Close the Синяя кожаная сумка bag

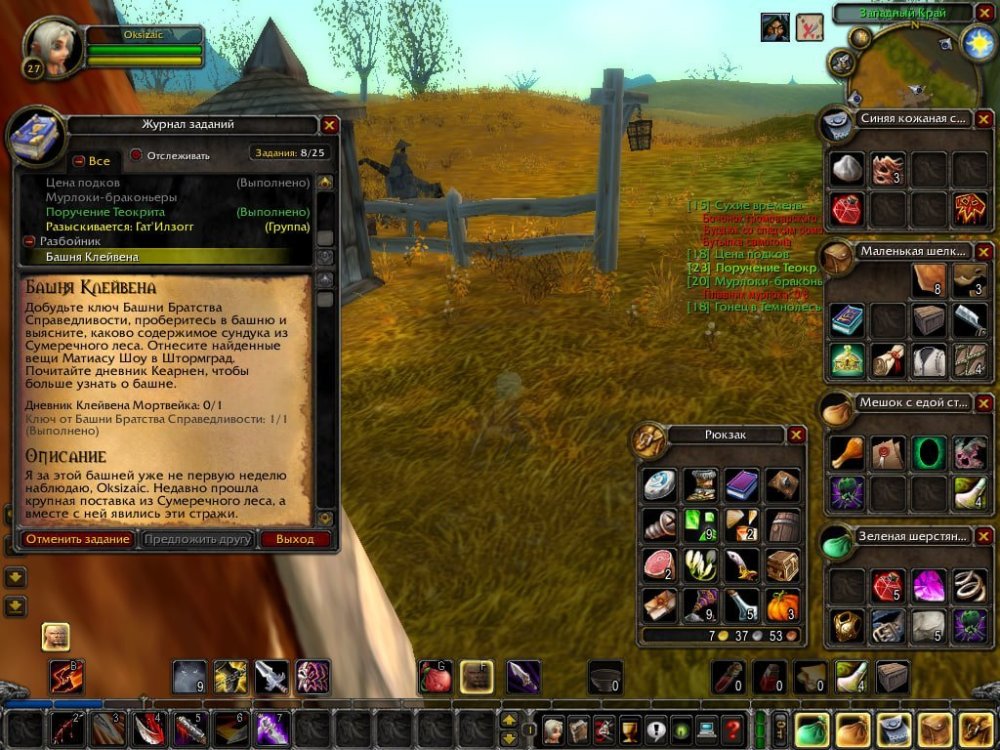click(984, 119)
